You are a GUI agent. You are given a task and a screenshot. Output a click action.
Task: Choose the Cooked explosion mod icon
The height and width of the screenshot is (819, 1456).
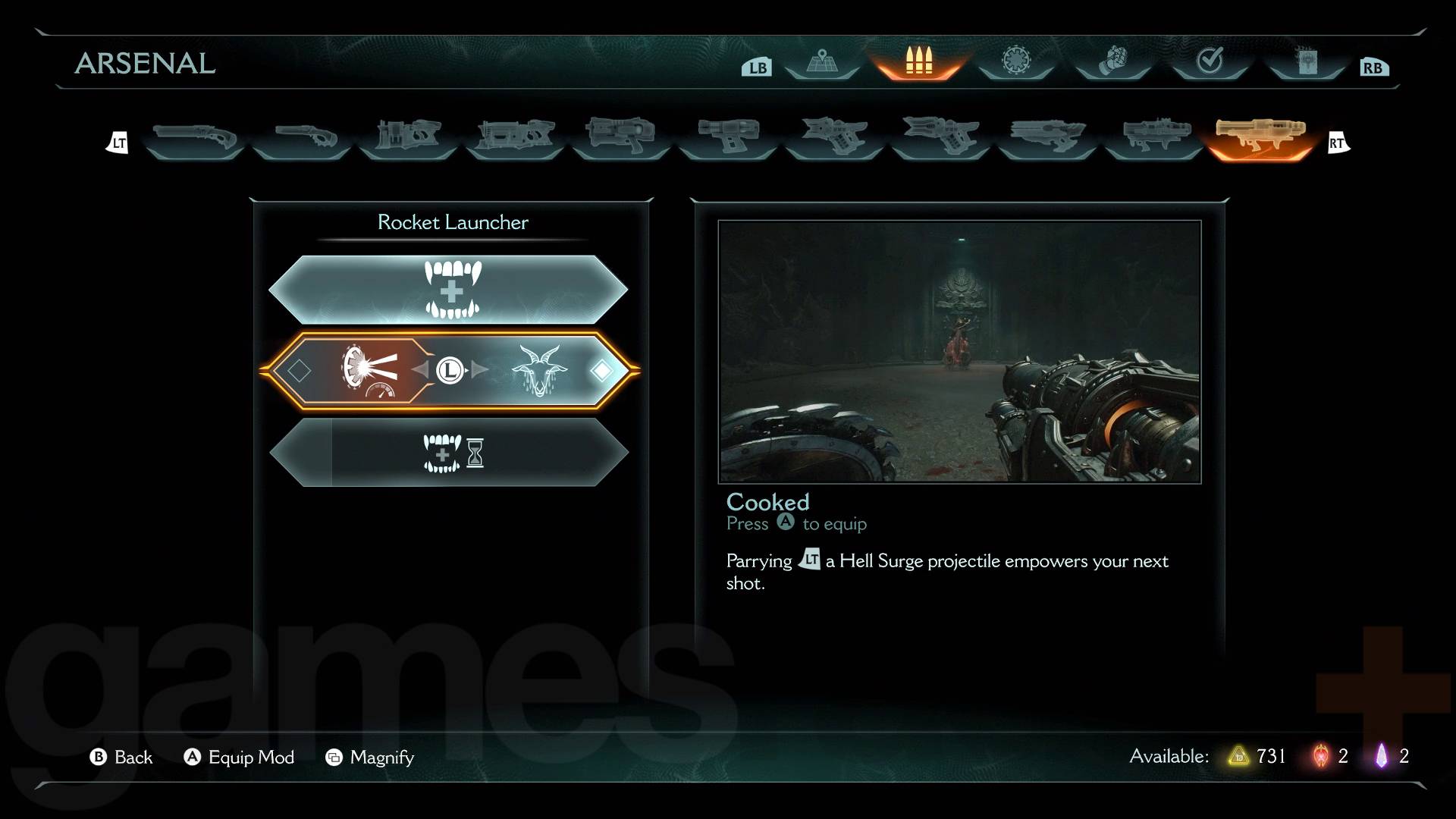point(369,370)
